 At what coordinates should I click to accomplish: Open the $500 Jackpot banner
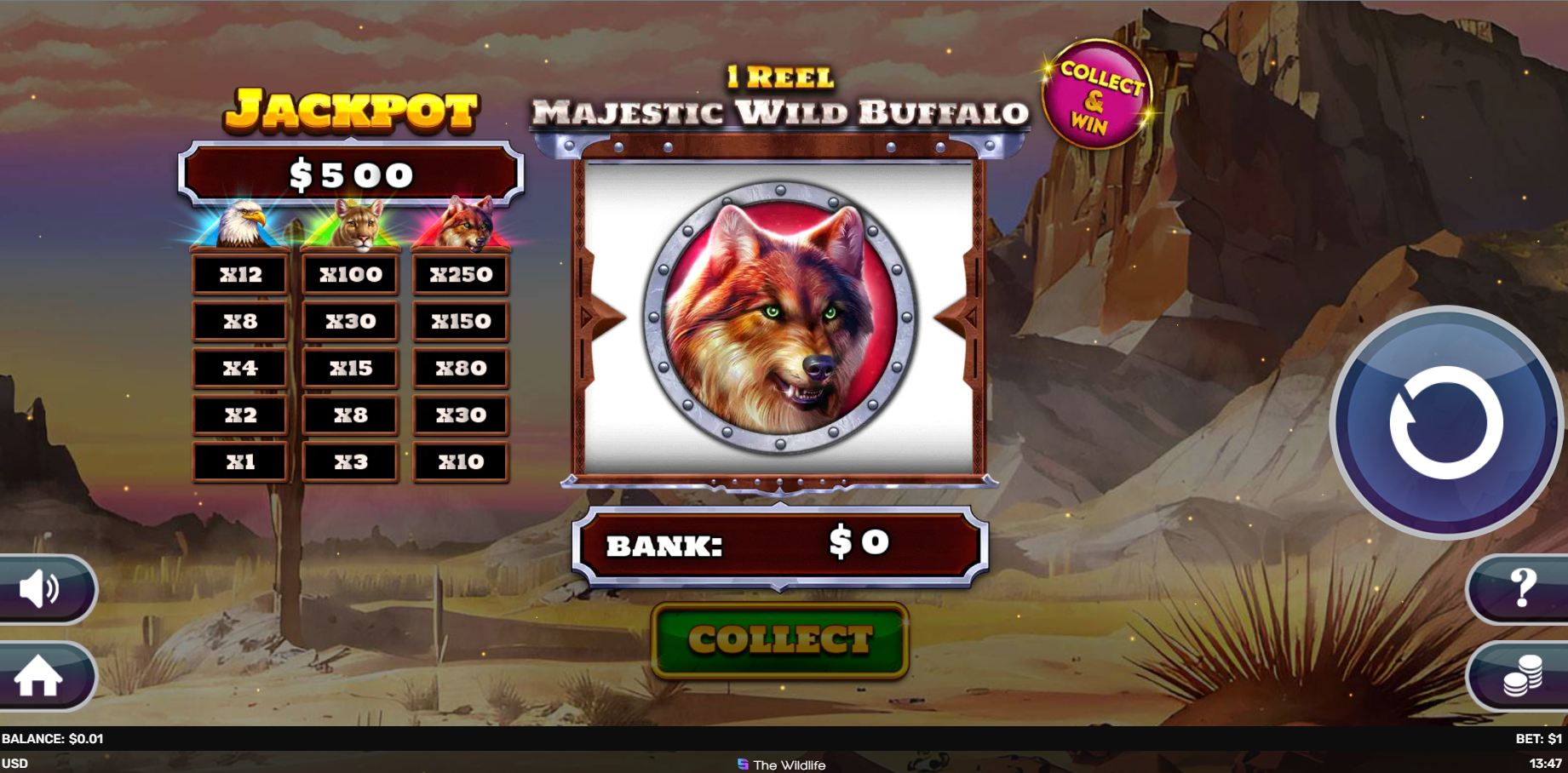pyautogui.click(x=350, y=175)
